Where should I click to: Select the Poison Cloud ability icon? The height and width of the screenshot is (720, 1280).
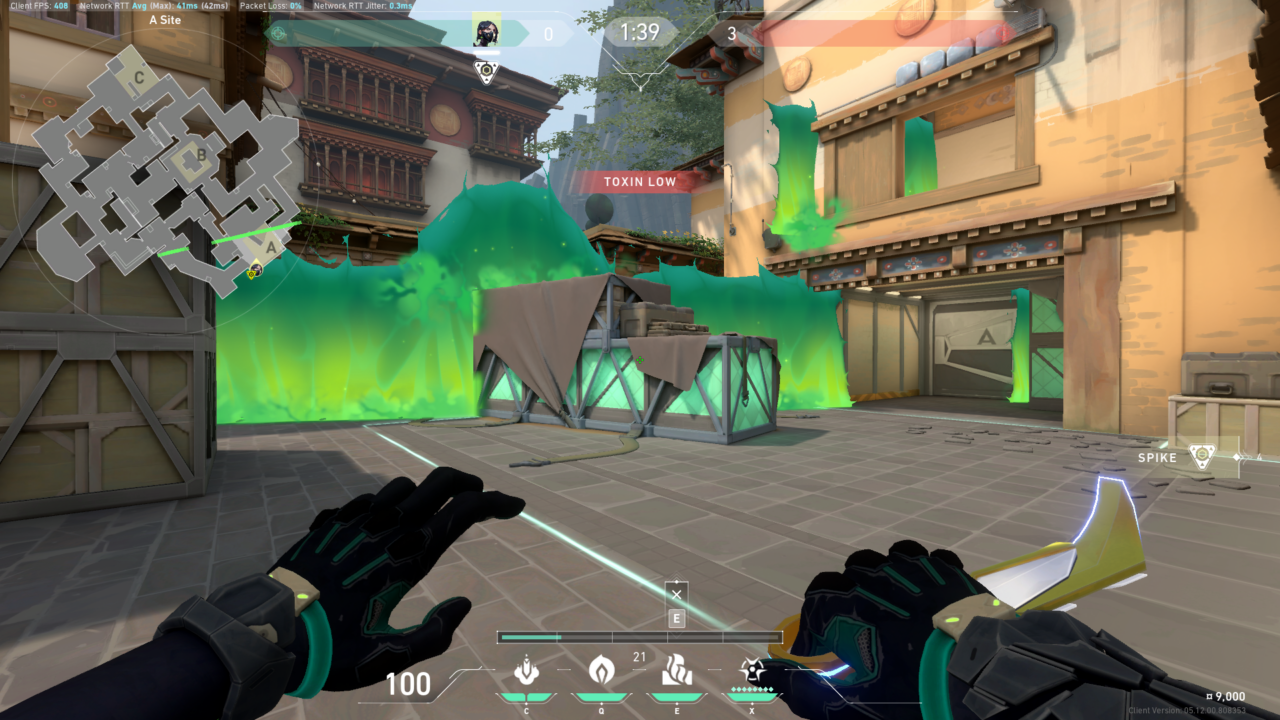click(601, 670)
